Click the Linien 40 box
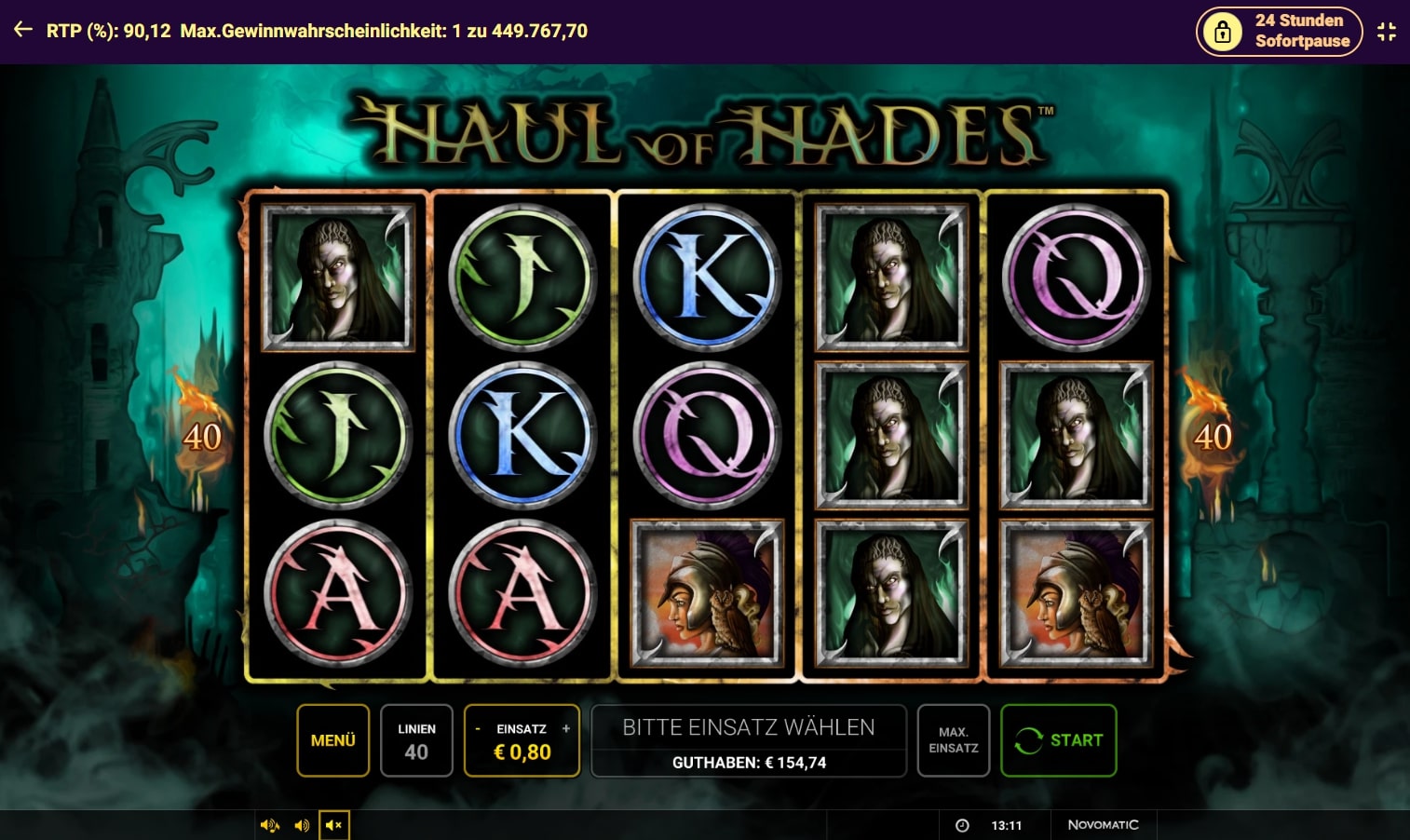The width and height of the screenshot is (1410, 840). 416,740
